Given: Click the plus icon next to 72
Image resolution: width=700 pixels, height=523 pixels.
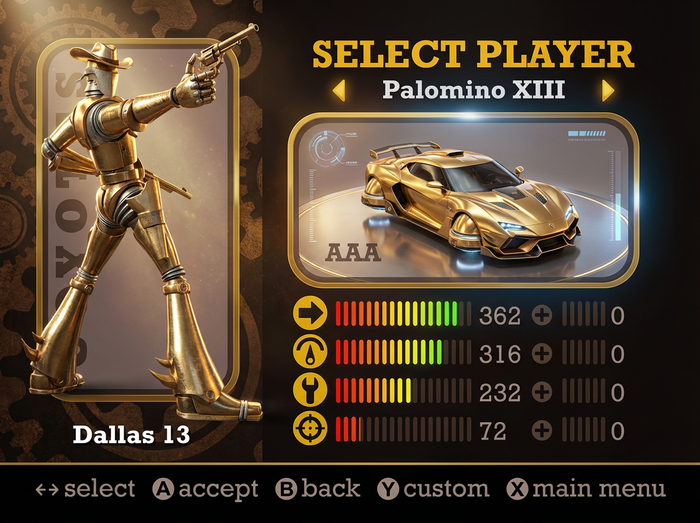Looking at the screenshot, I should pos(542,430).
